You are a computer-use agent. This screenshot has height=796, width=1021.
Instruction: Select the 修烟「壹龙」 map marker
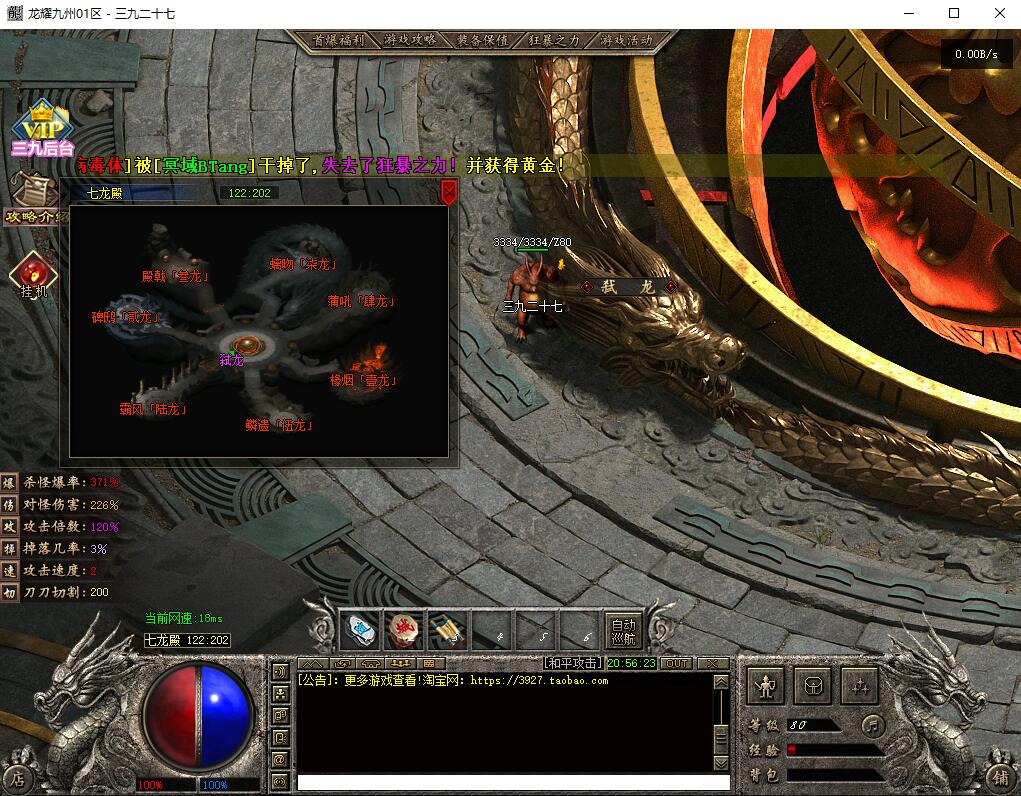pyautogui.click(x=363, y=381)
